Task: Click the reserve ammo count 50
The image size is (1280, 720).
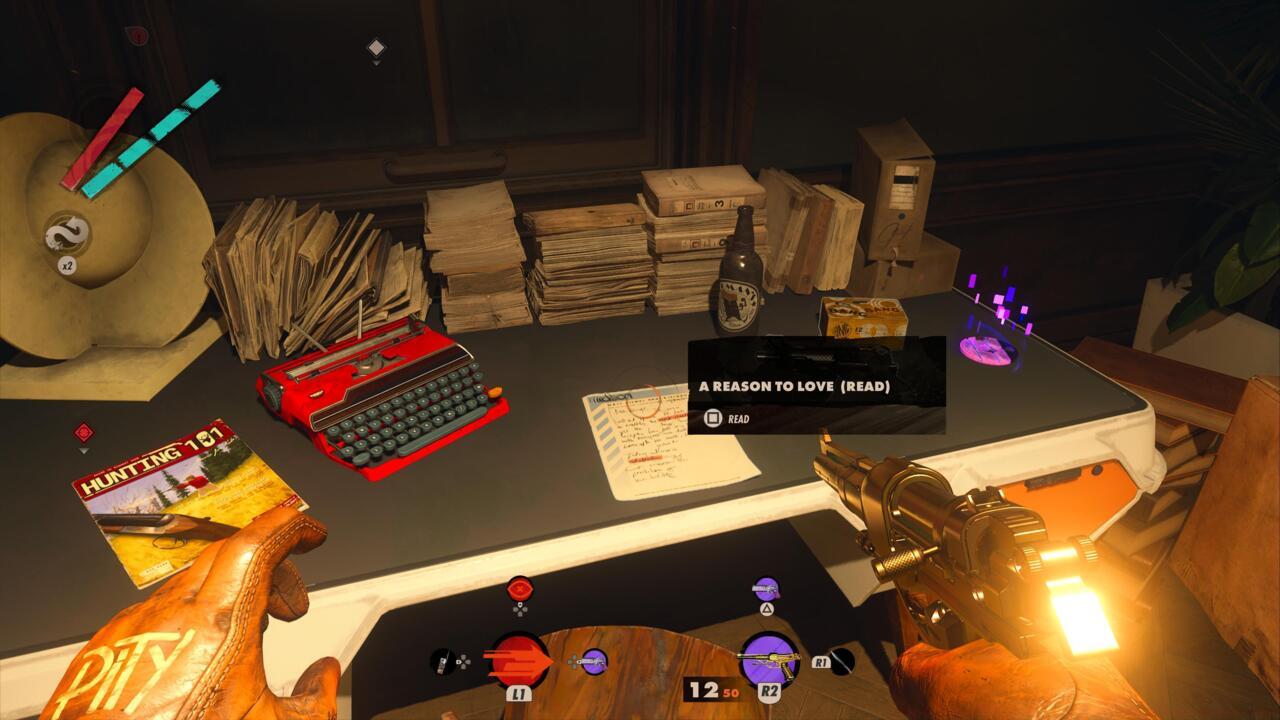Action: 730,692
